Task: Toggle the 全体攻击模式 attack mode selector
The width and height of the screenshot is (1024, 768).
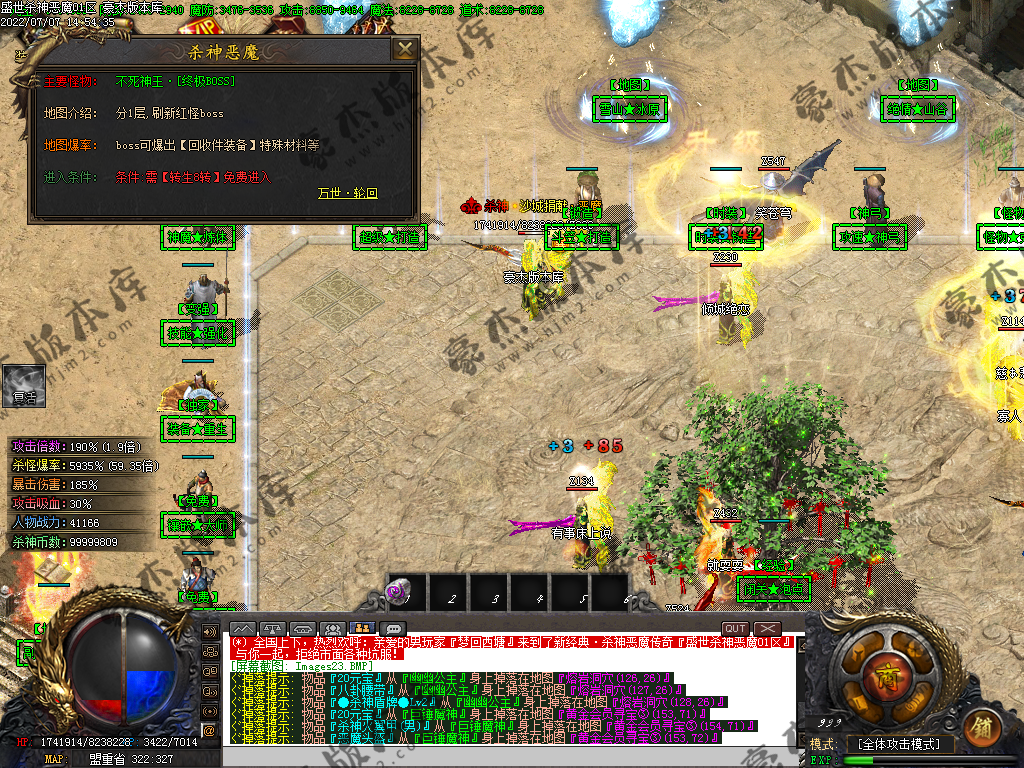Action: pos(899,745)
